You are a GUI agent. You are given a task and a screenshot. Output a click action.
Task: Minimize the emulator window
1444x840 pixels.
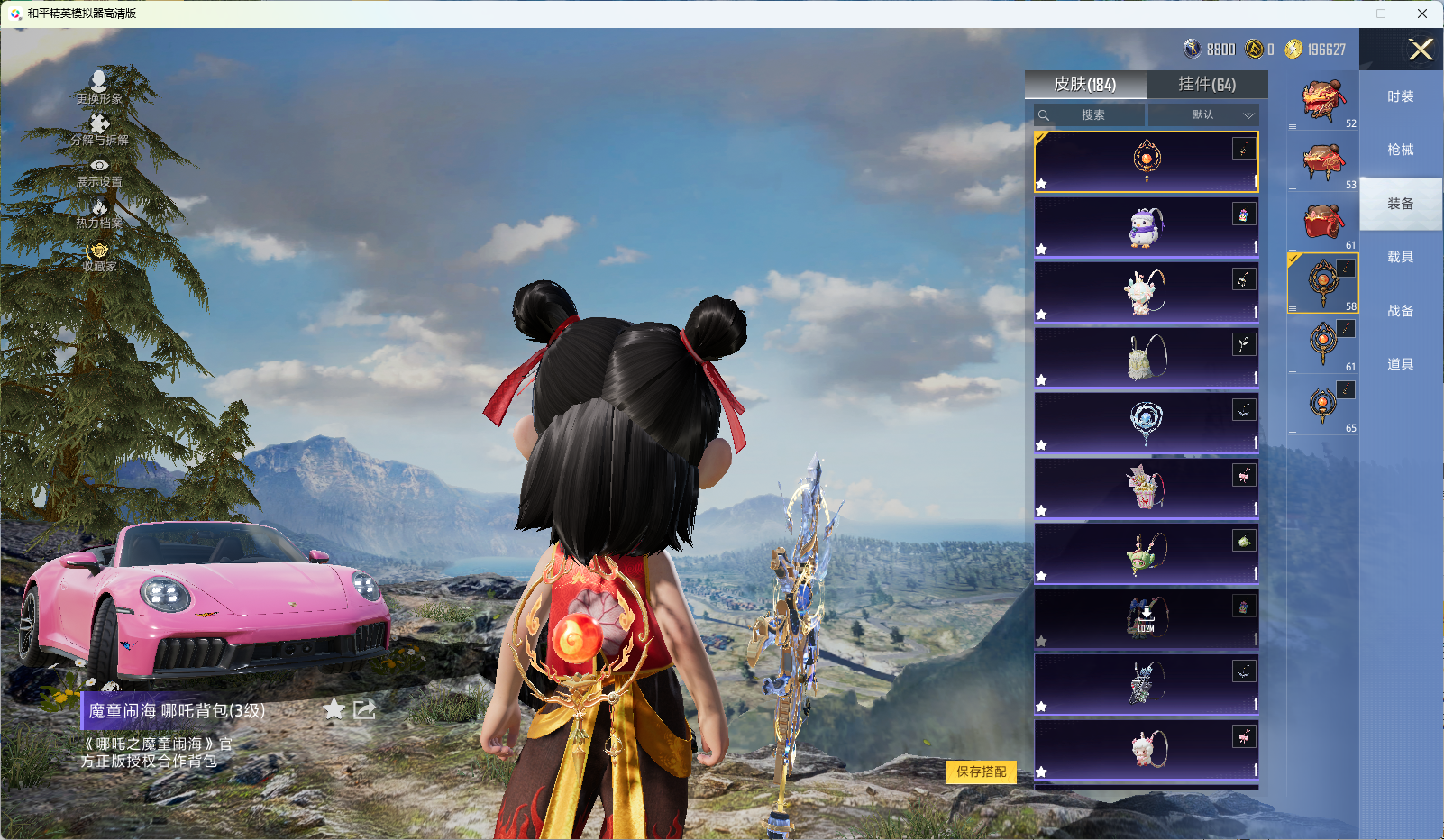1340,14
